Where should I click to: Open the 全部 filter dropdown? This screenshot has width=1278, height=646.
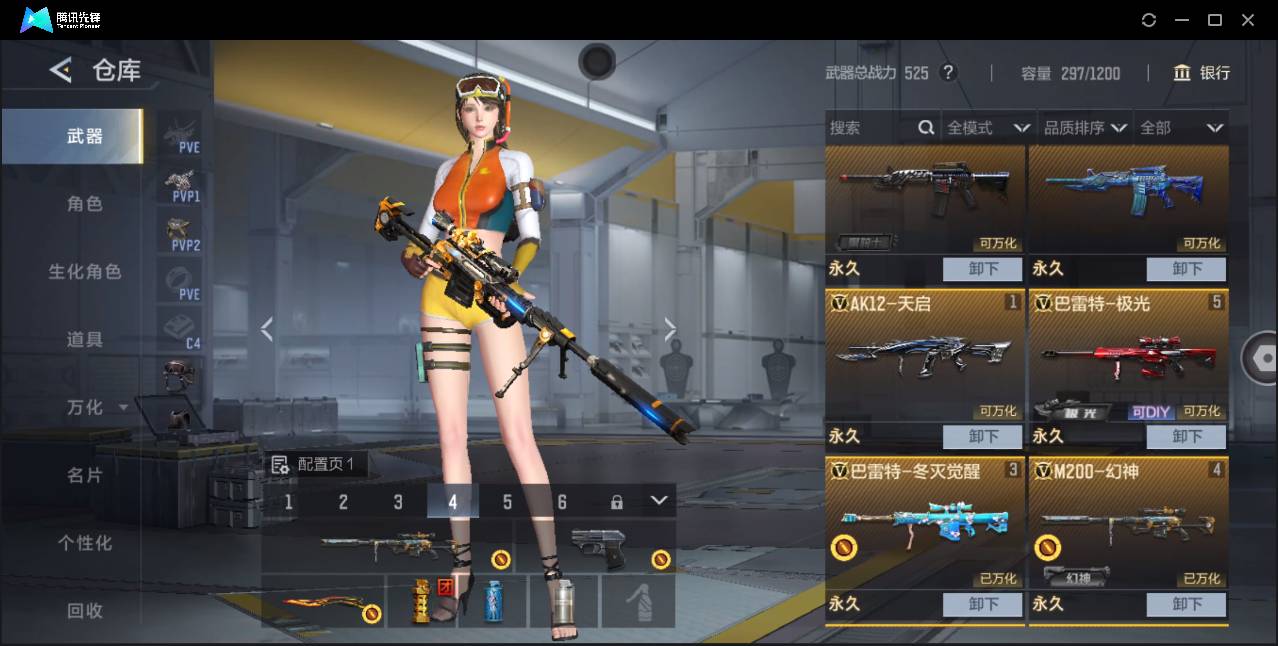click(1181, 128)
